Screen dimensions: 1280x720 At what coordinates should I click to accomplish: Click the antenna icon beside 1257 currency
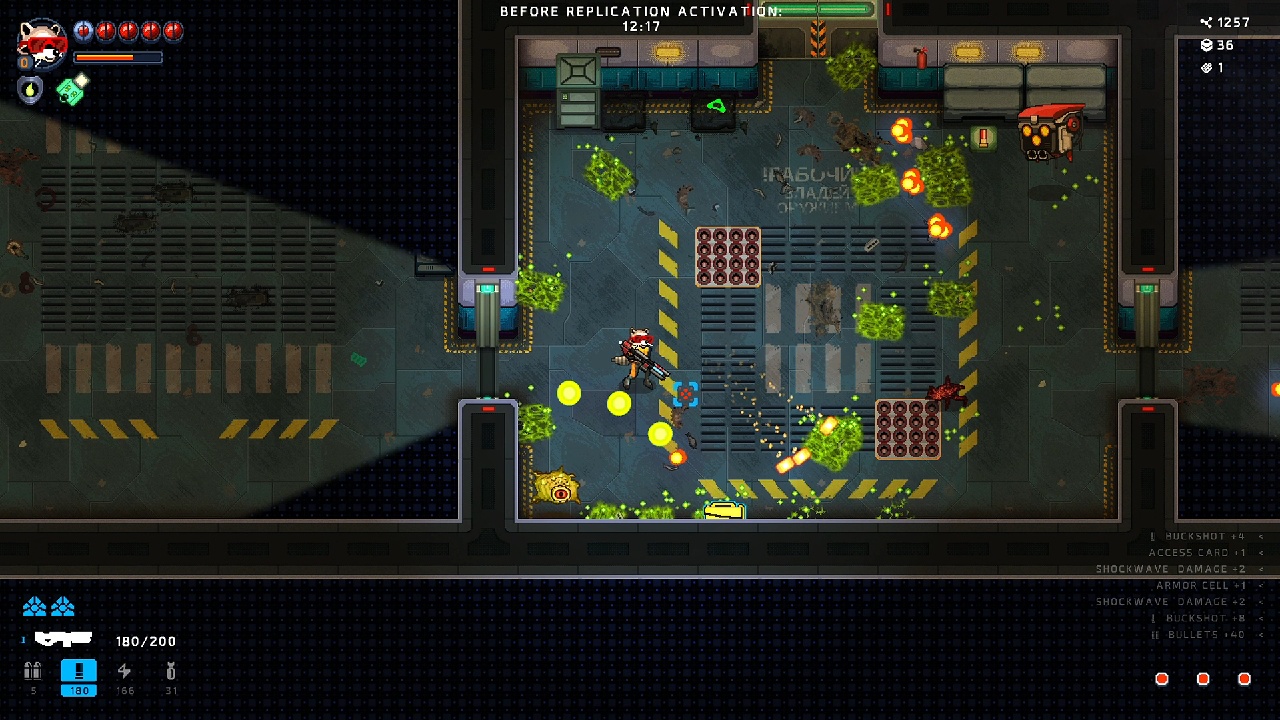click(x=1204, y=21)
